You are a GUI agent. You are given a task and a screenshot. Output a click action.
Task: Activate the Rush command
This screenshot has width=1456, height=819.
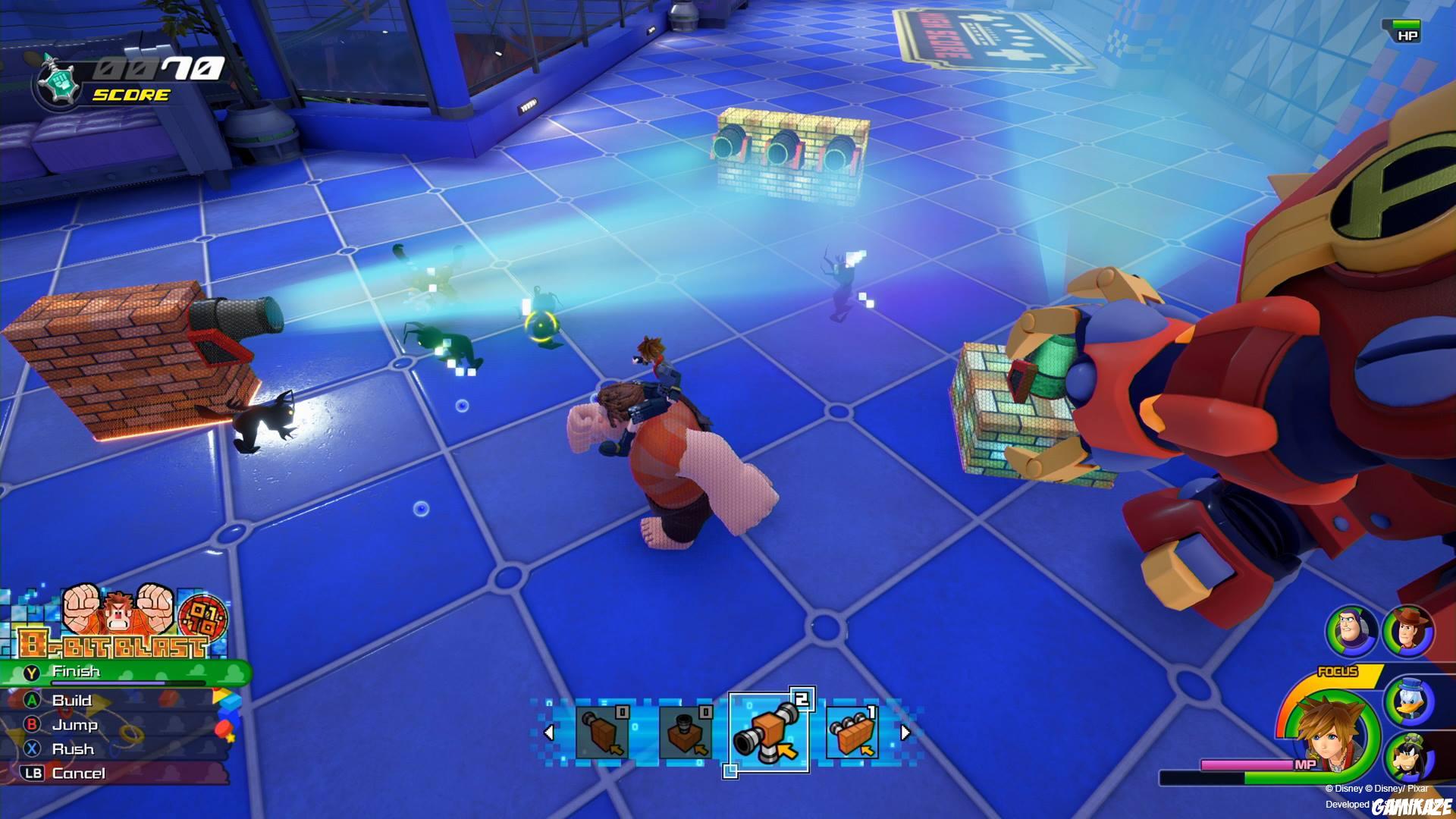(74, 749)
